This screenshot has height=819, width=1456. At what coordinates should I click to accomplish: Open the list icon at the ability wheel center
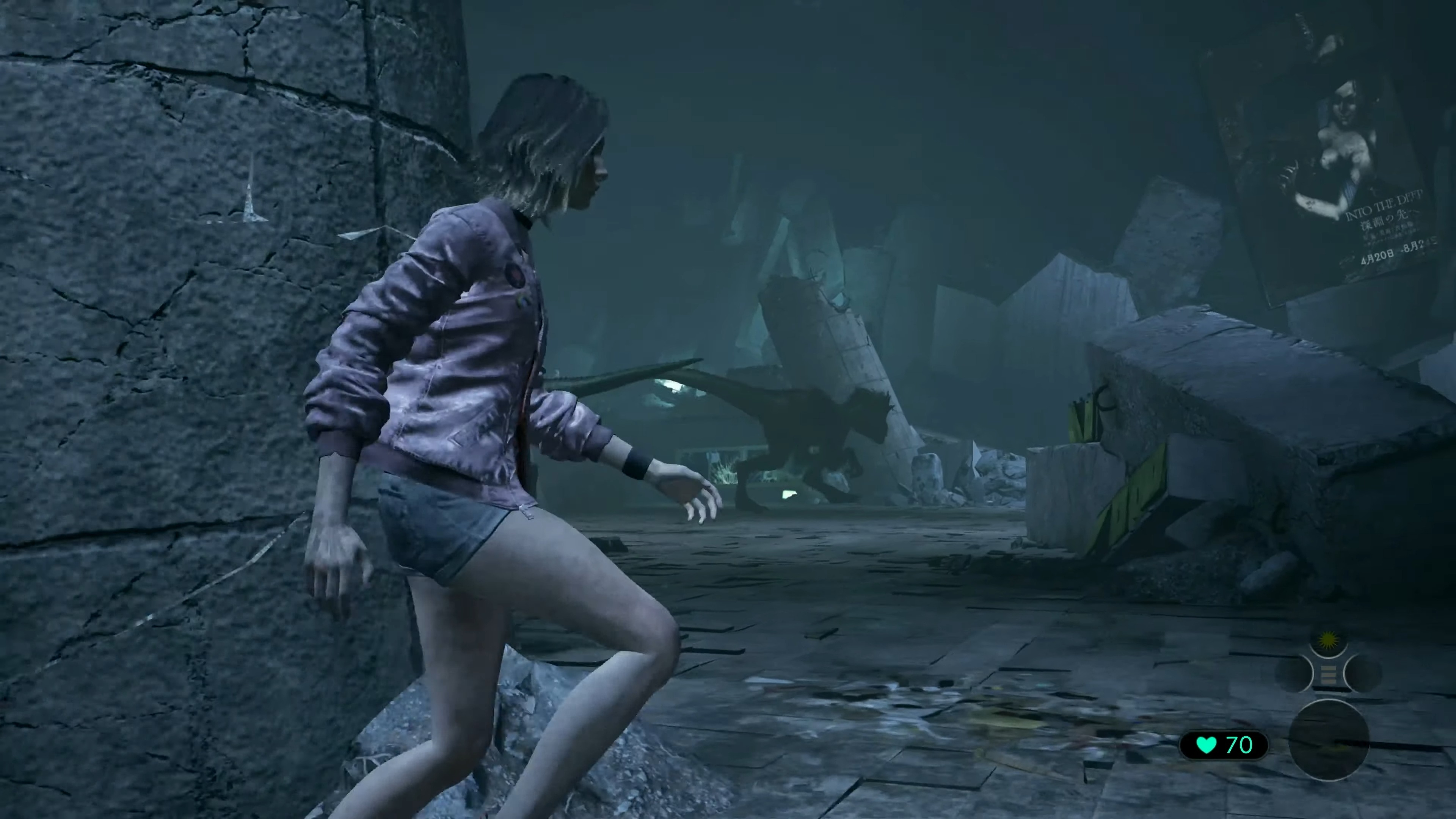[x=1329, y=674]
